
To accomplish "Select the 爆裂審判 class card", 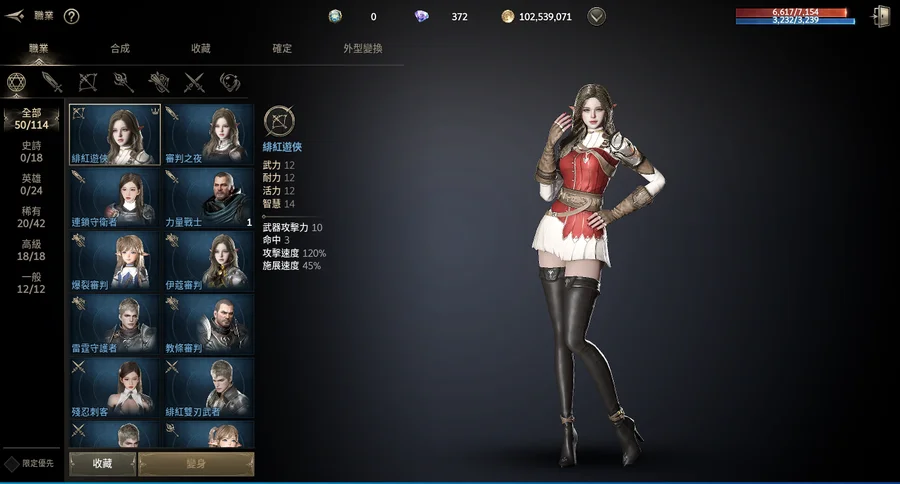I will [x=114, y=260].
